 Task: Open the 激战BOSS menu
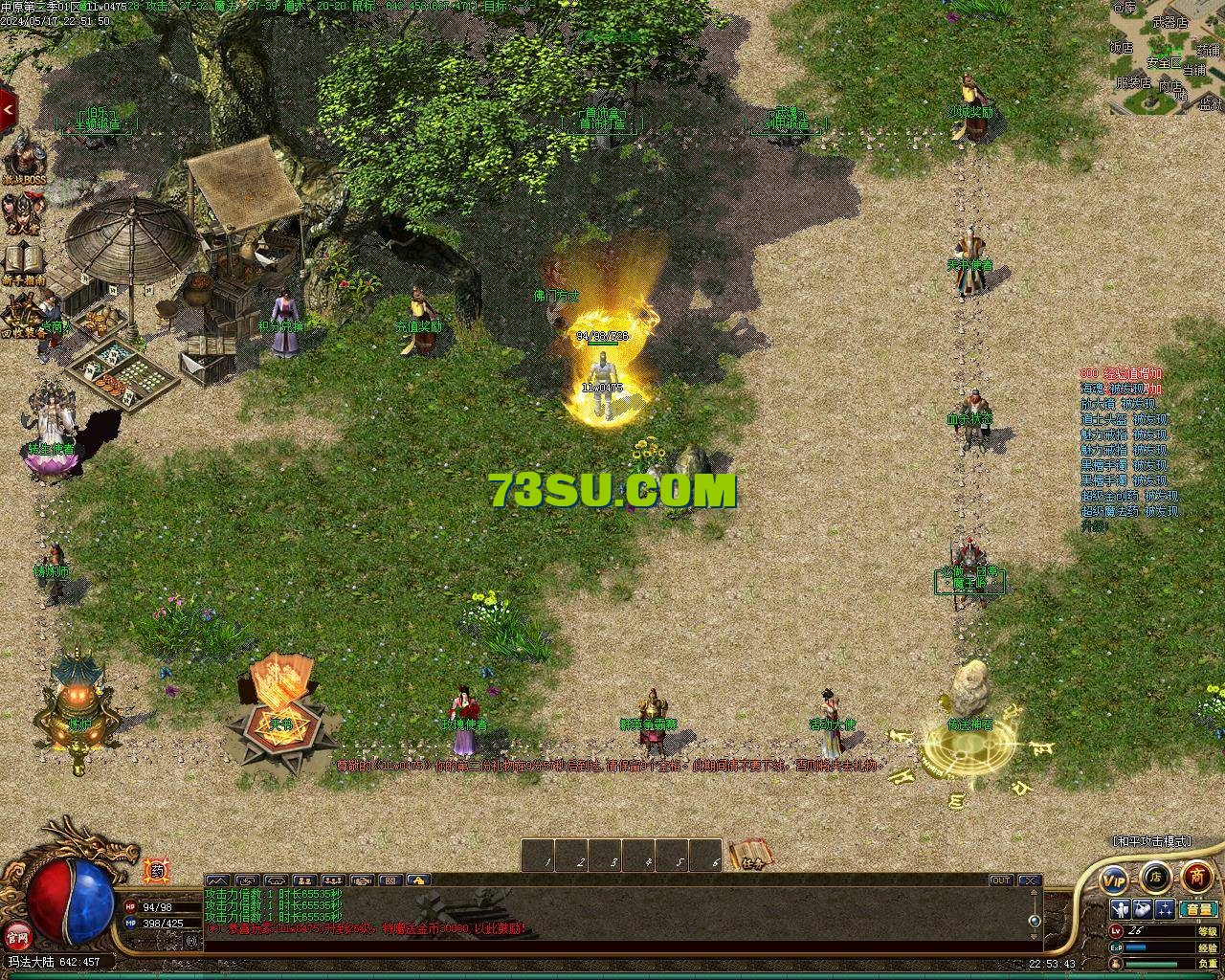(x=21, y=164)
